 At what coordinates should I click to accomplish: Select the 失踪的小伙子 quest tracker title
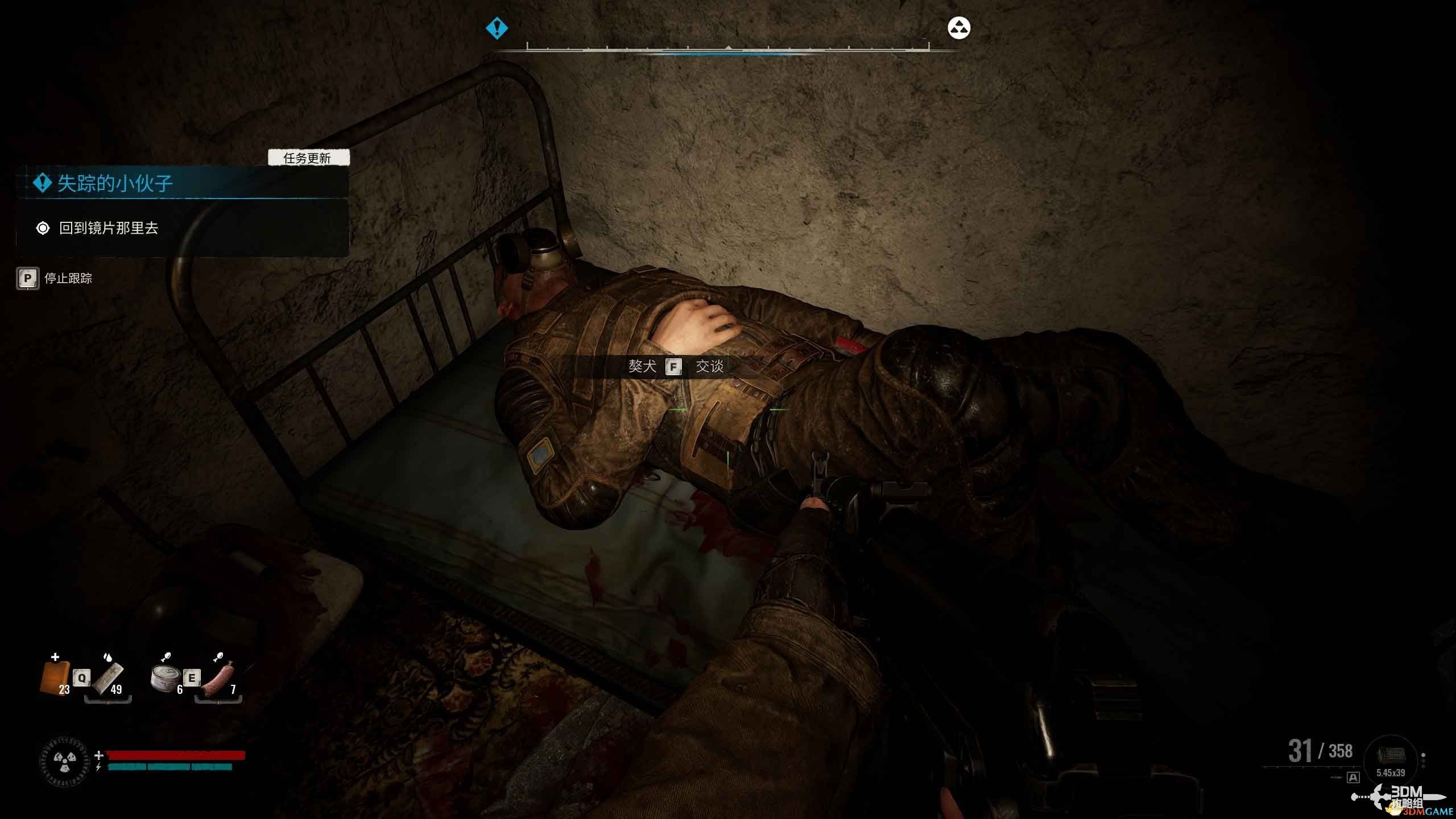coord(115,183)
